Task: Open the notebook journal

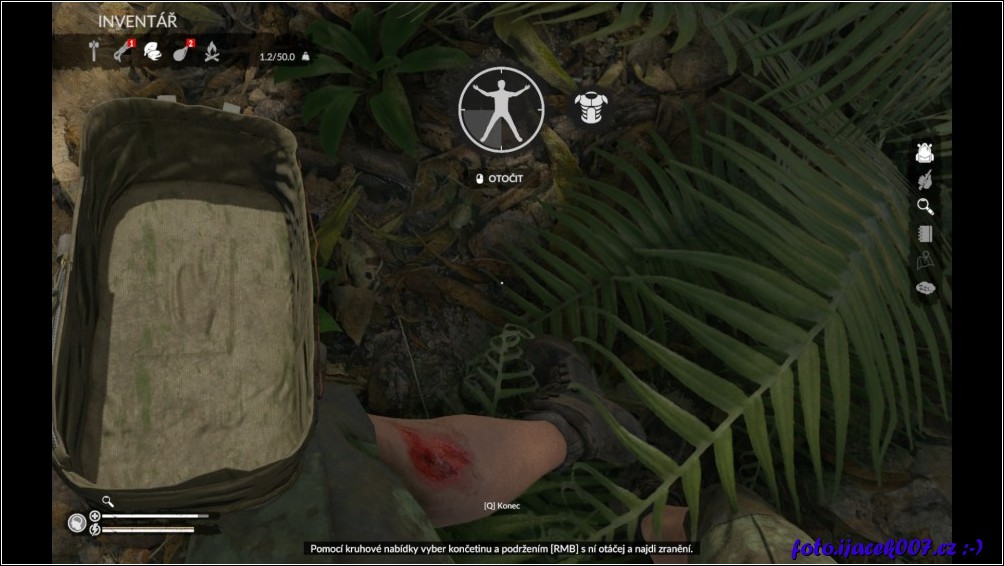Action: click(x=926, y=234)
